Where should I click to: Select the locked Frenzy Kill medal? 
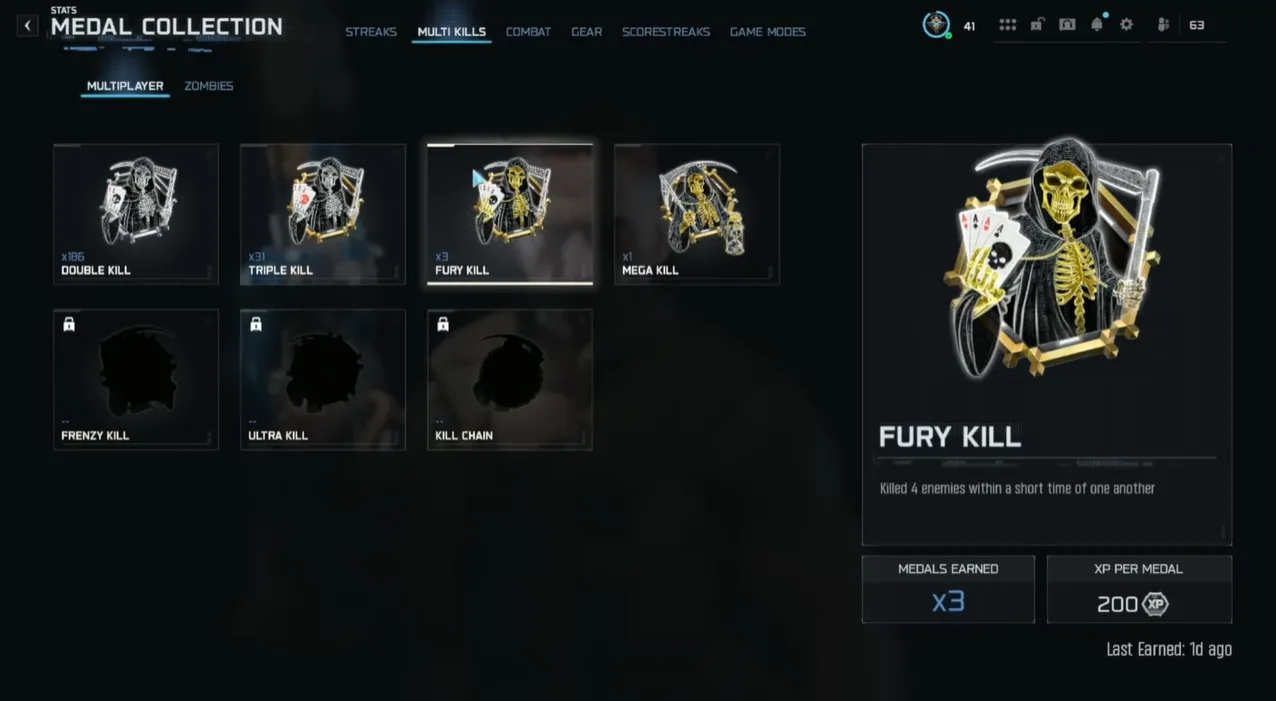(x=136, y=379)
